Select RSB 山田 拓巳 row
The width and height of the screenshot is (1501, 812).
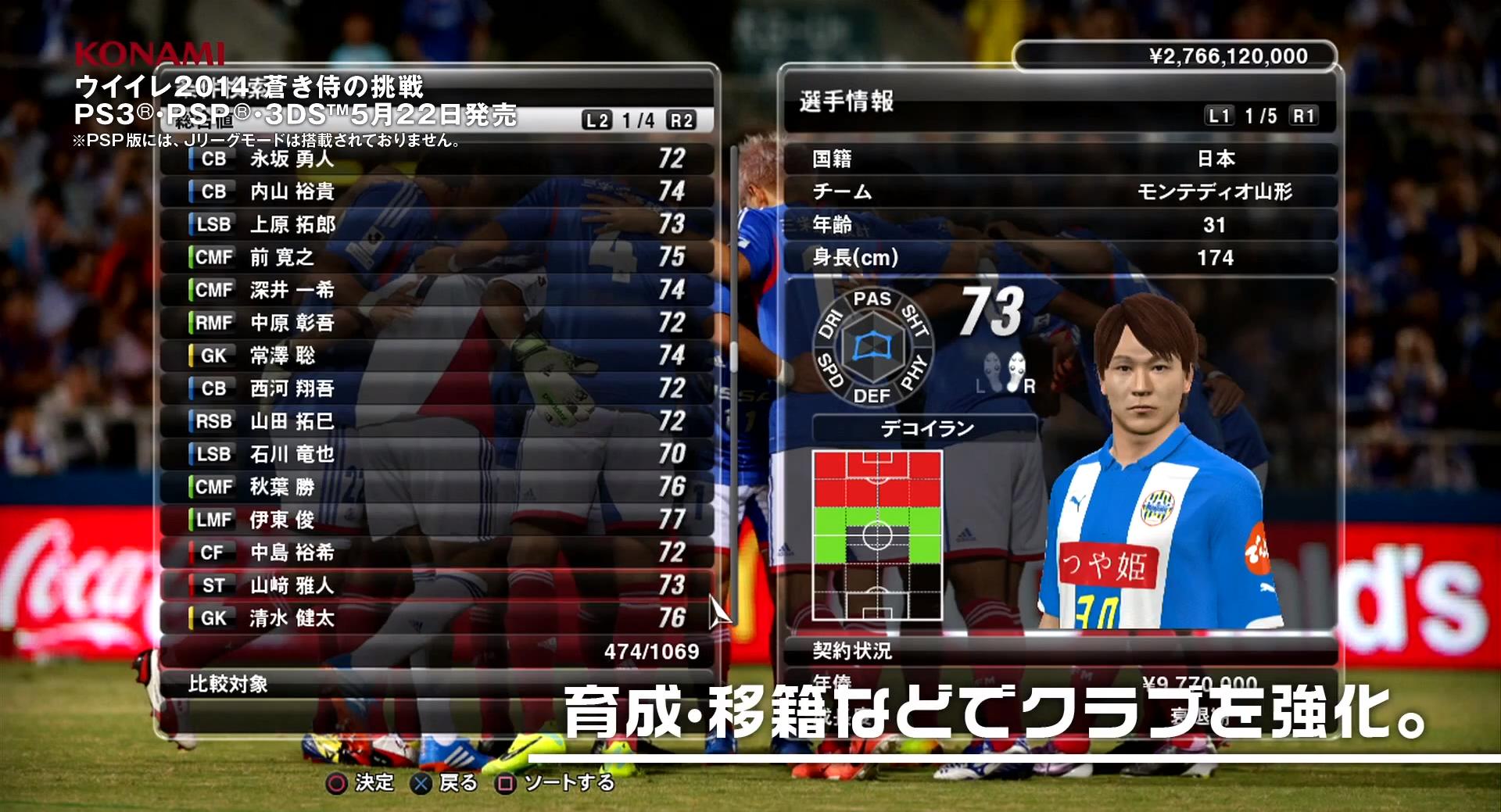tap(438, 422)
